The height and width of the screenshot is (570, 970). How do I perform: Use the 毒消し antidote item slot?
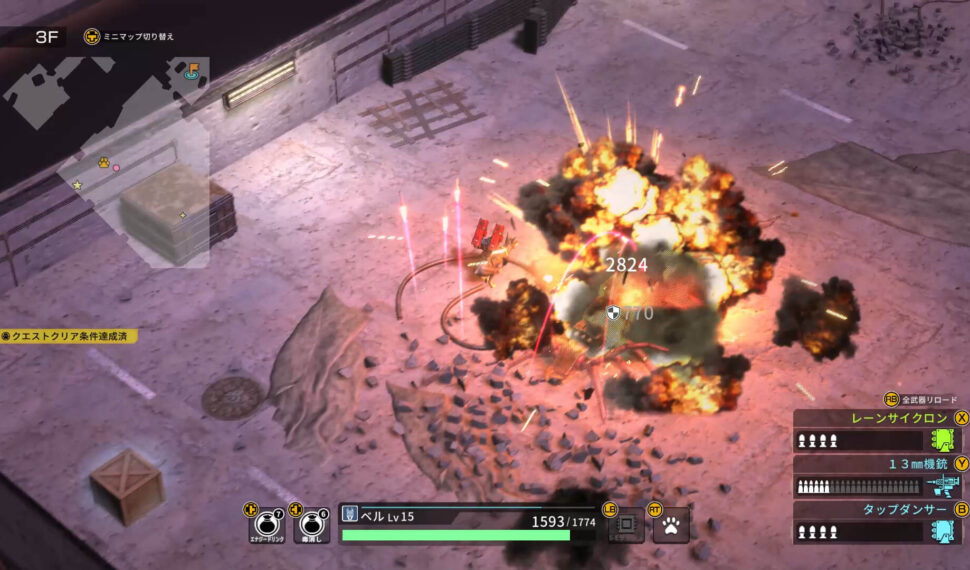[312, 525]
